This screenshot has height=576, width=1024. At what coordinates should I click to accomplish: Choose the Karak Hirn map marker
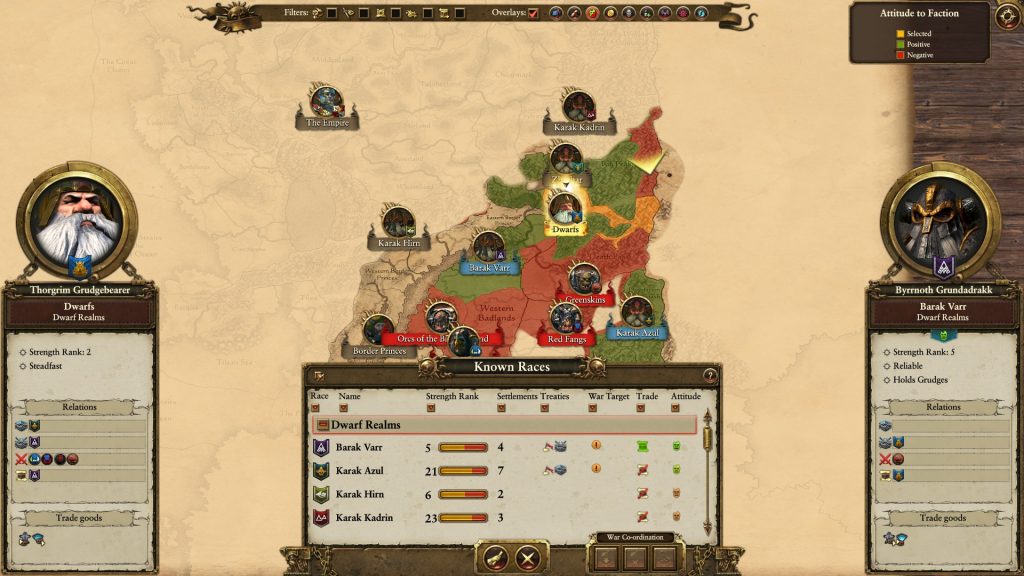tap(399, 223)
